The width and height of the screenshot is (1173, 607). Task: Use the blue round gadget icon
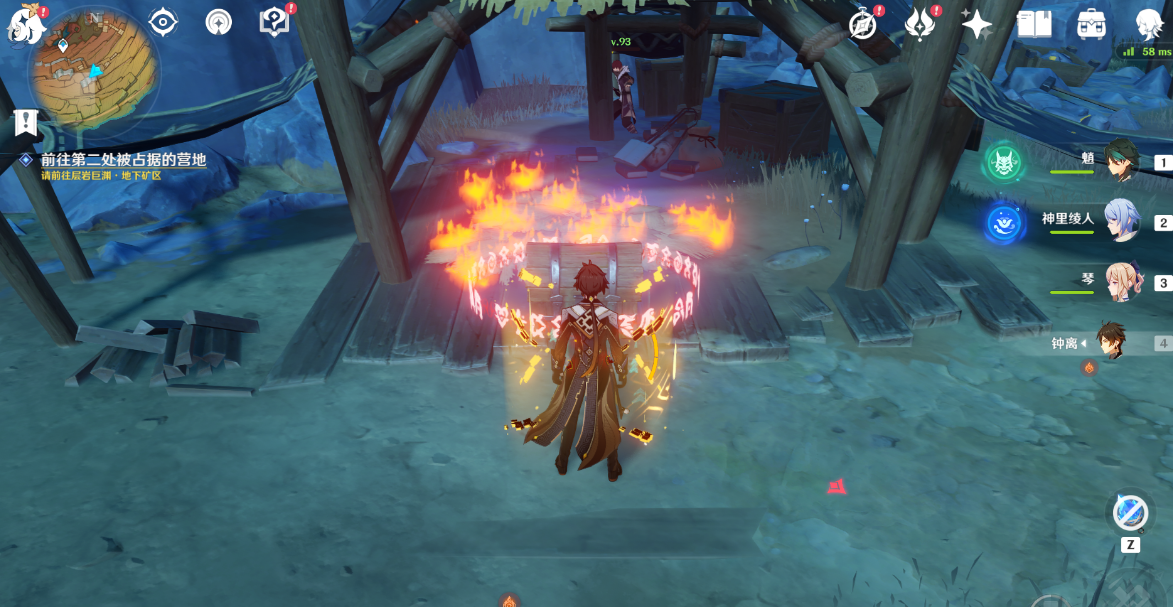coord(1130,512)
